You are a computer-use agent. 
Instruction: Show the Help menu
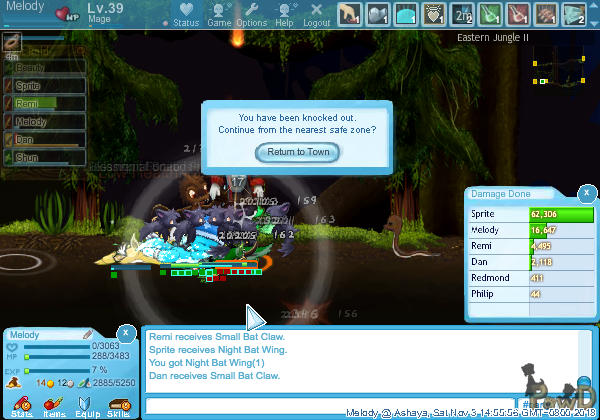tap(284, 14)
